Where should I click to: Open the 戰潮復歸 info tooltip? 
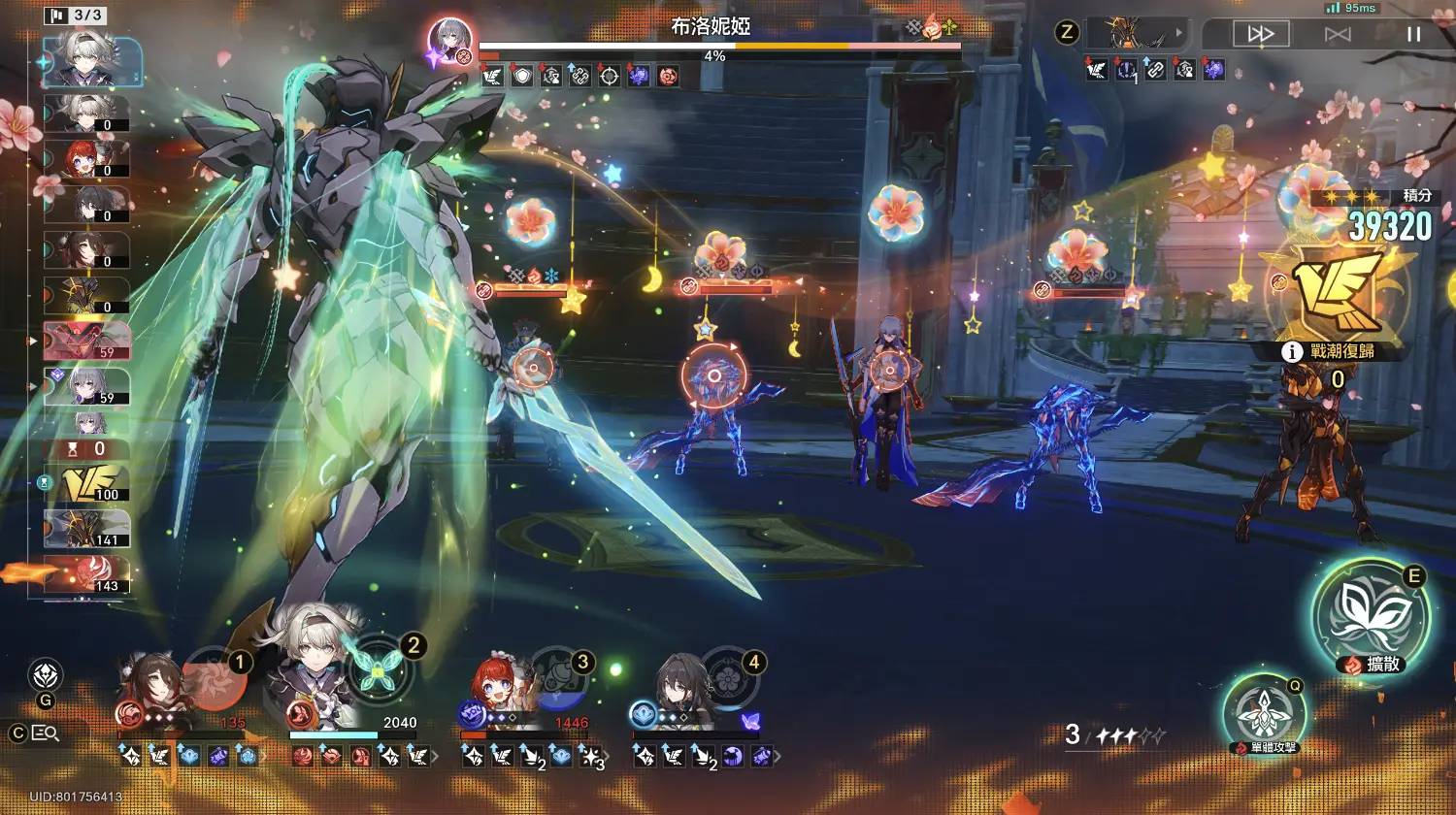point(1291,351)
